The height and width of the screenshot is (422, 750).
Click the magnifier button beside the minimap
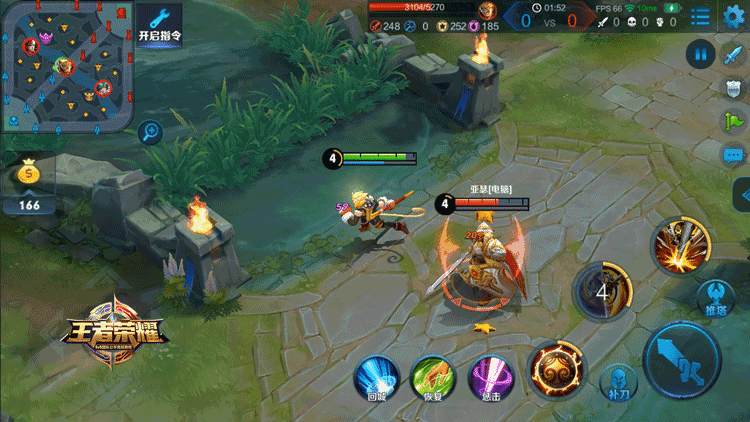(151, 129)
